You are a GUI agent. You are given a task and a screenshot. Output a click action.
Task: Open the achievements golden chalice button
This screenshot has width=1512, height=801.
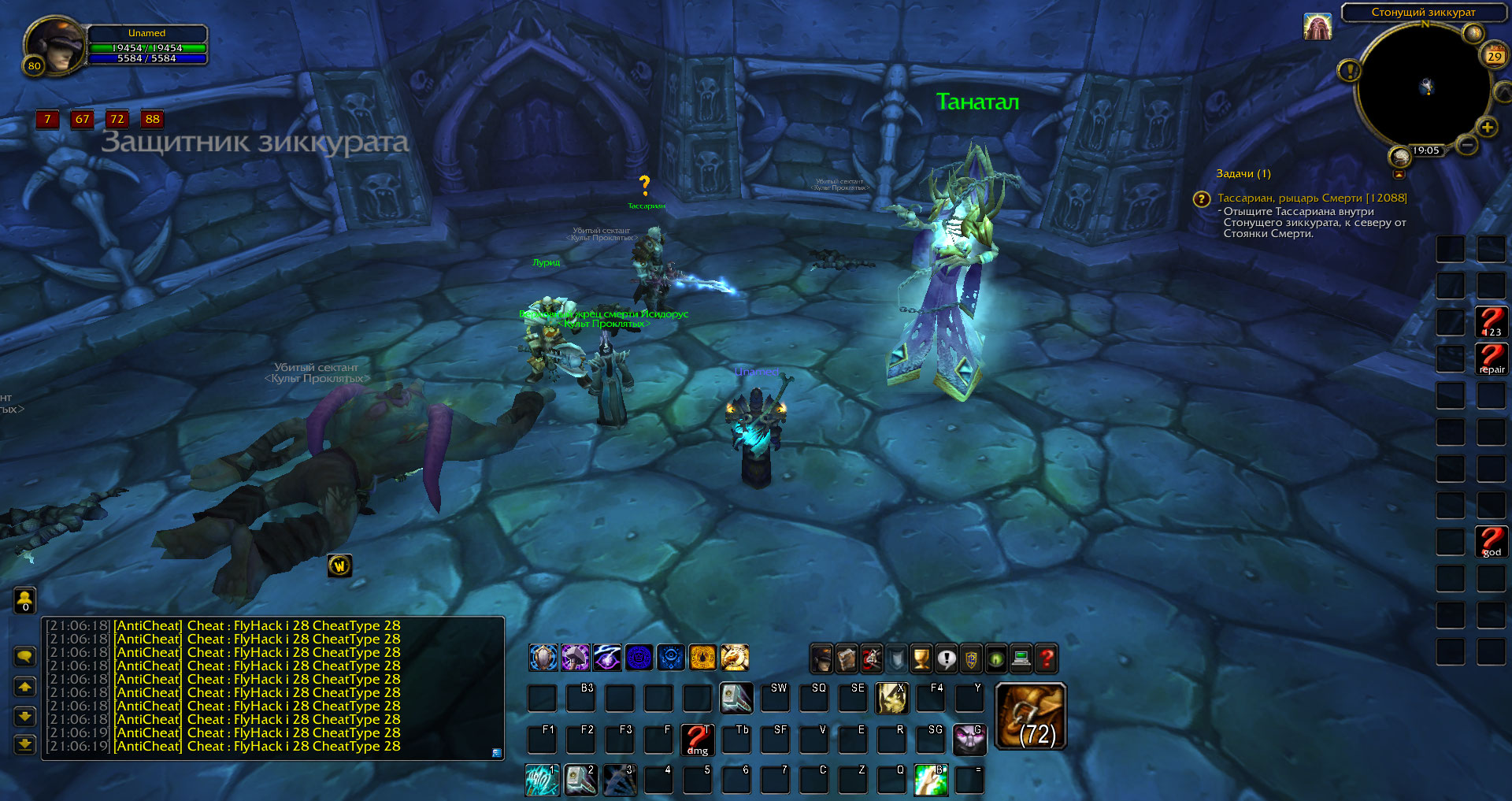point(921,658)
